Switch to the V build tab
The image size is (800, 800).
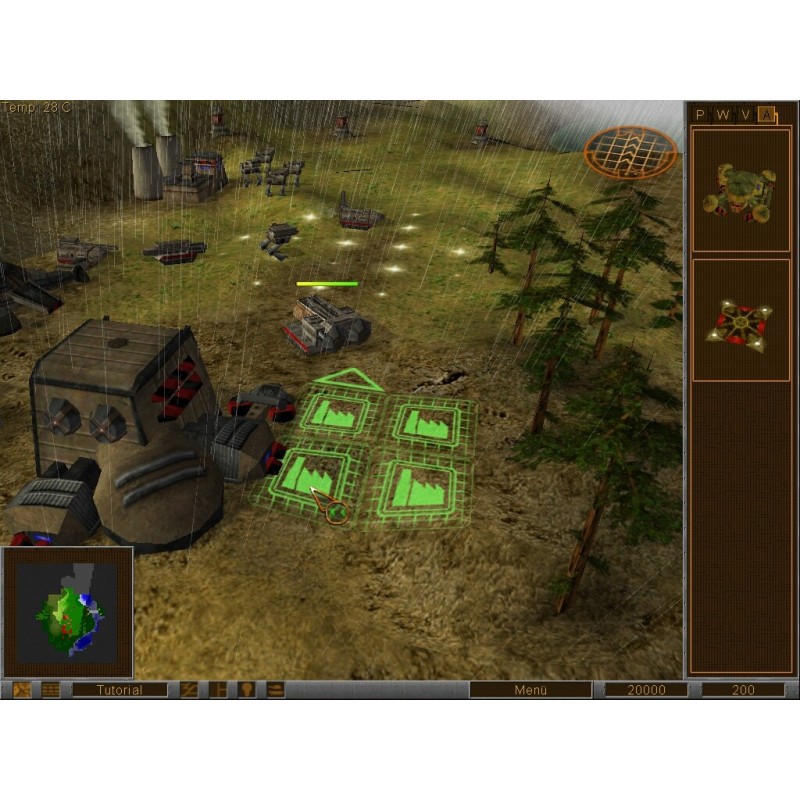pyautogui.click(x=745, y=115)
